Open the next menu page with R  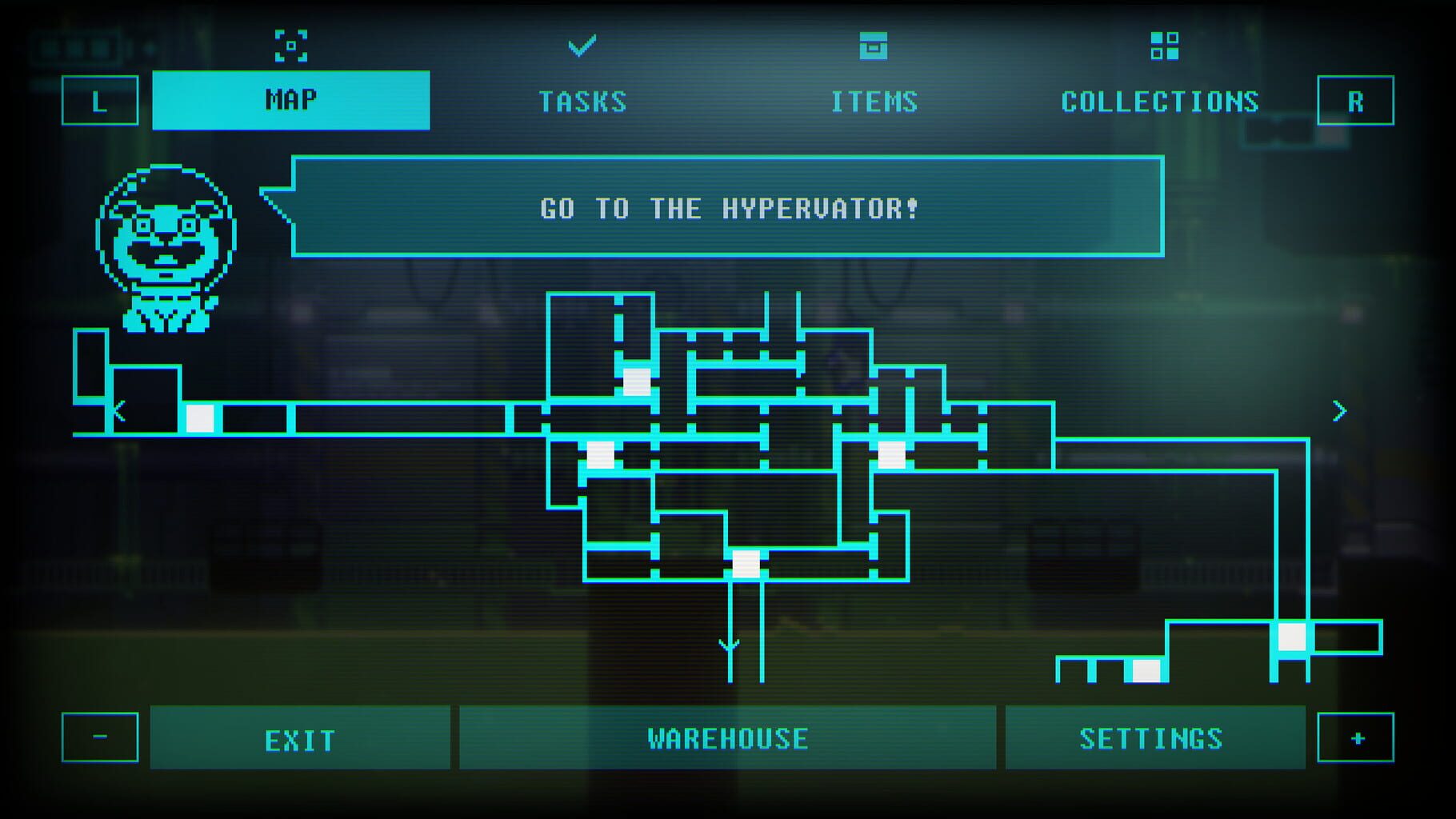point(1354,102)
